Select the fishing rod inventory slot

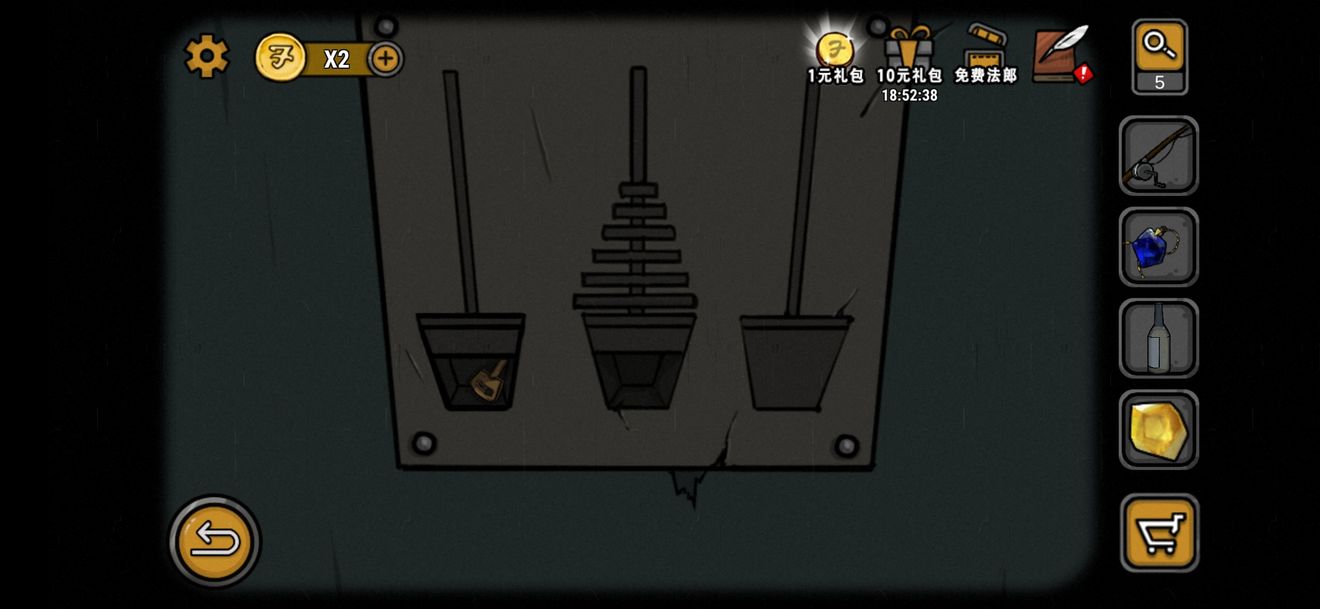point(1158,156)
